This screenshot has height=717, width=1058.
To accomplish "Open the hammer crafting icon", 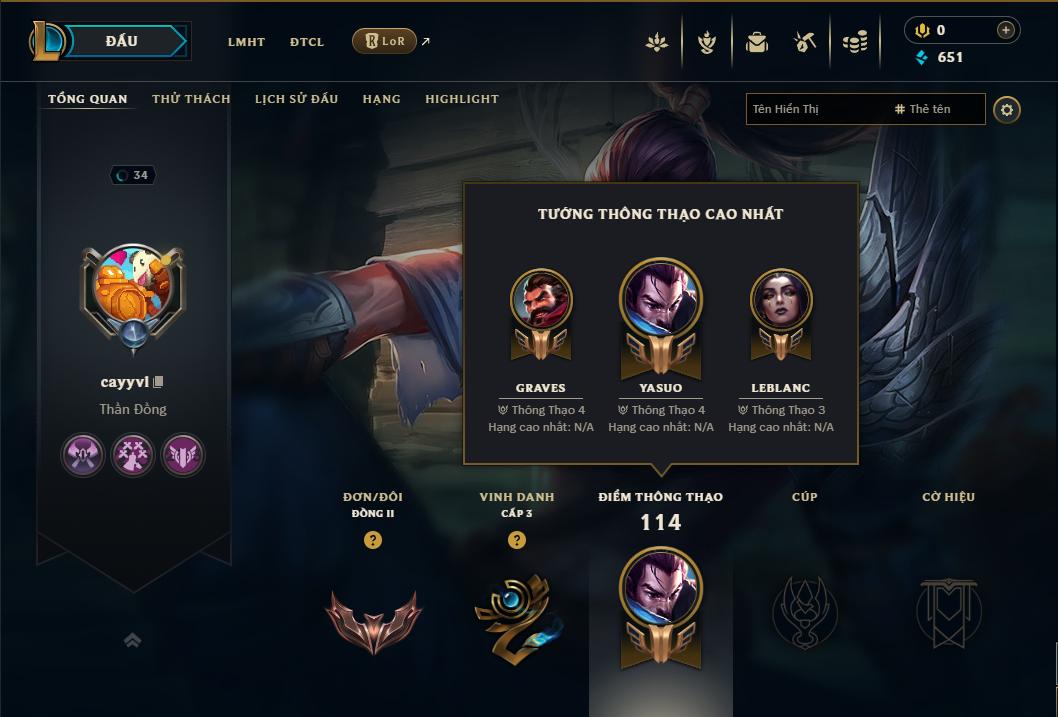I will click(806, 42).
